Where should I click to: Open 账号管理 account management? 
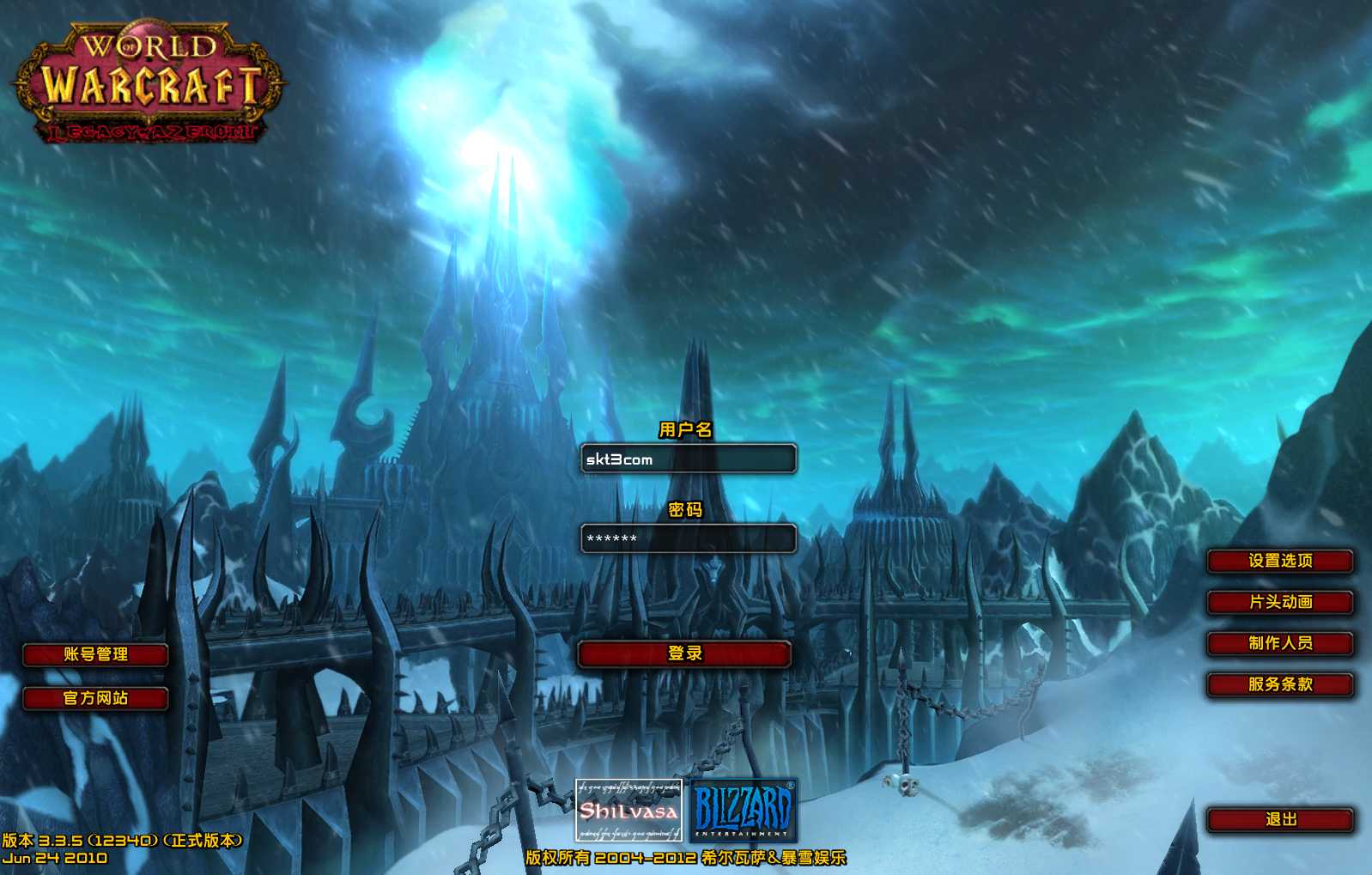[95, 654]
